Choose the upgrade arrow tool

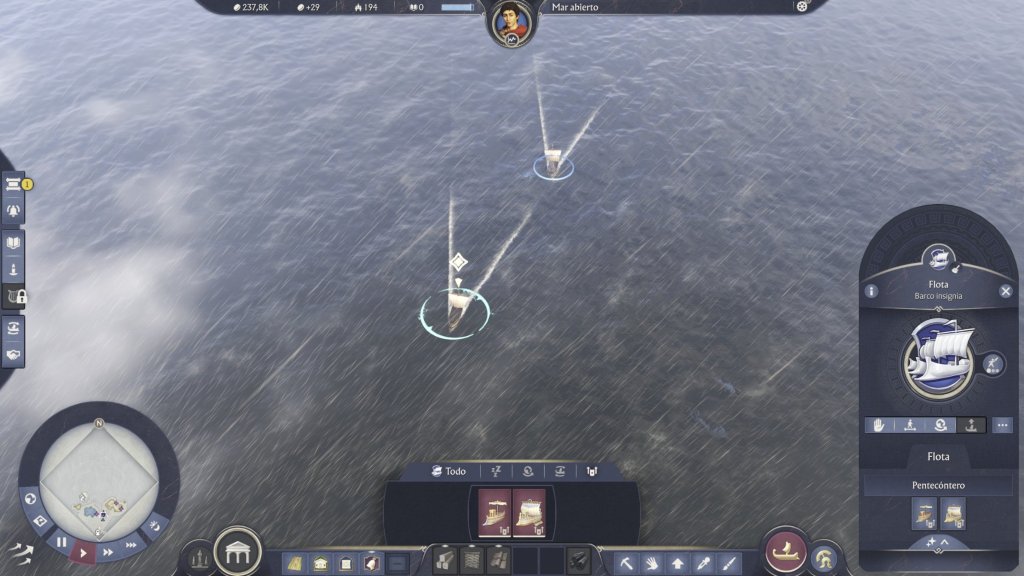tap(678, 563)
